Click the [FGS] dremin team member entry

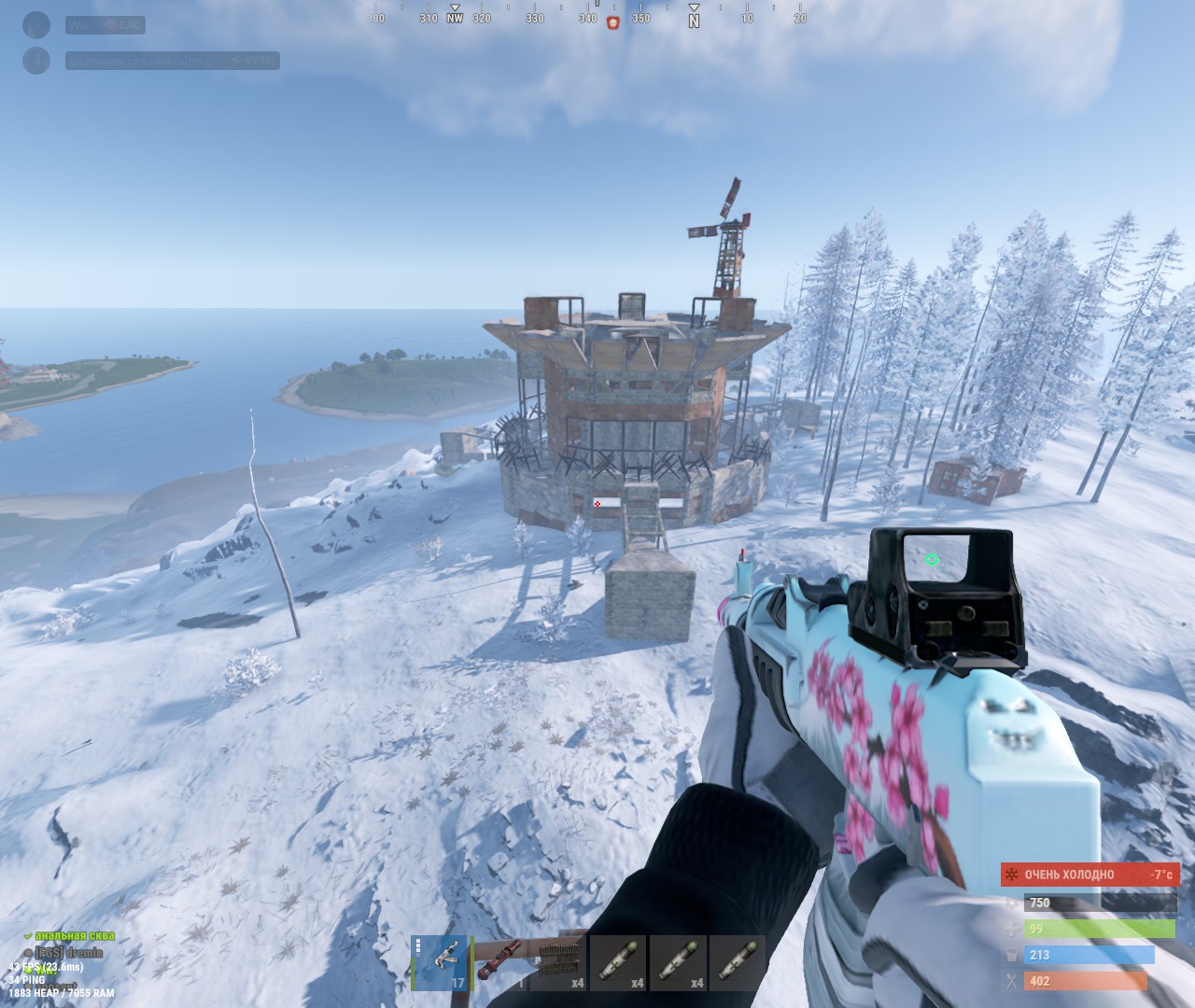click(x=68, y=952)
